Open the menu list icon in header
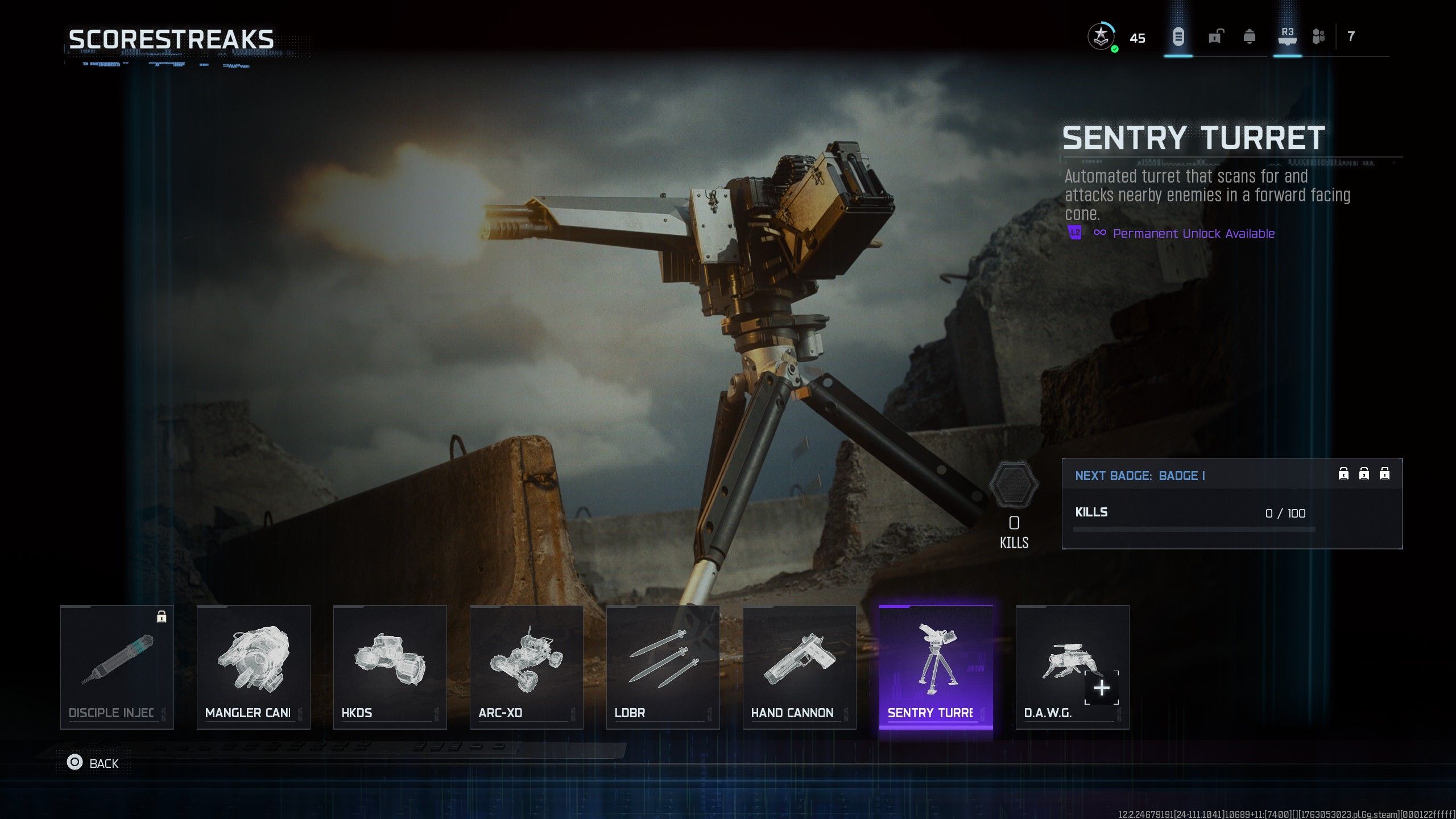 [1178, 38]
